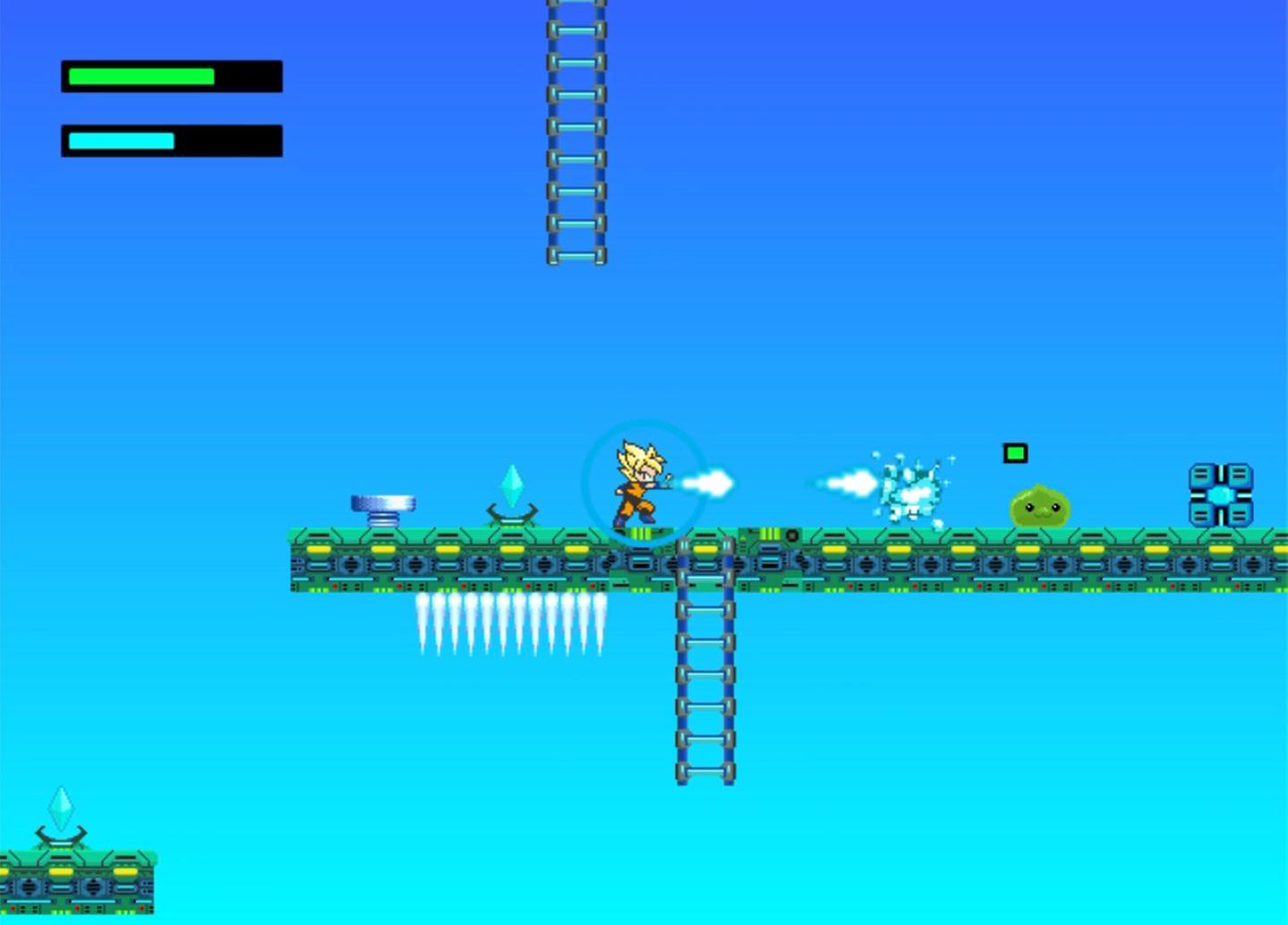This screenshot has height=925, width=1288.
Task: Select the crystal gem on its pedestal
Action: pos(512,482)
